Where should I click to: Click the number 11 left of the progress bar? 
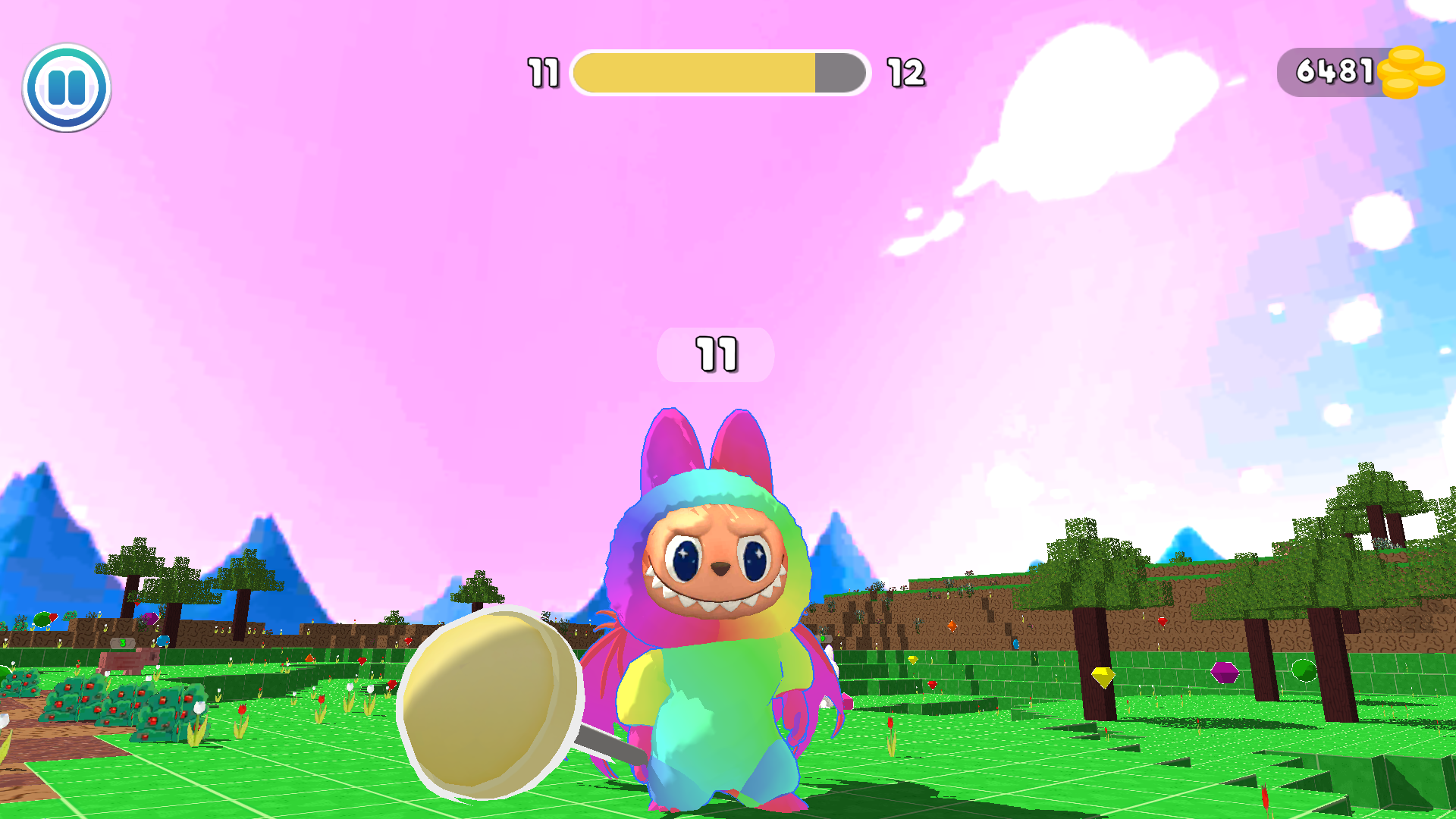point(542,73)
